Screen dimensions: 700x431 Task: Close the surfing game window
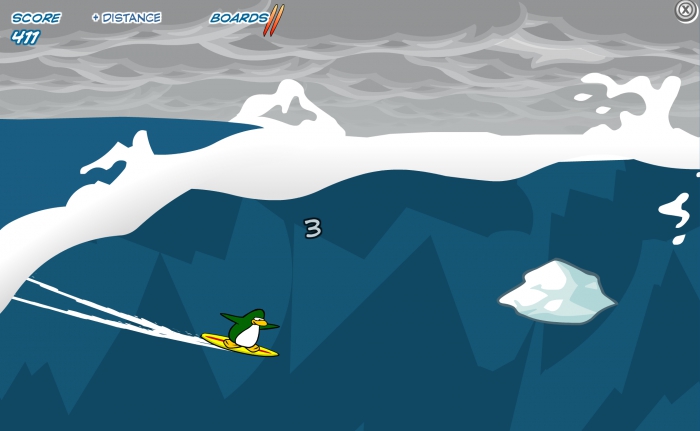(x=686, y=10)
